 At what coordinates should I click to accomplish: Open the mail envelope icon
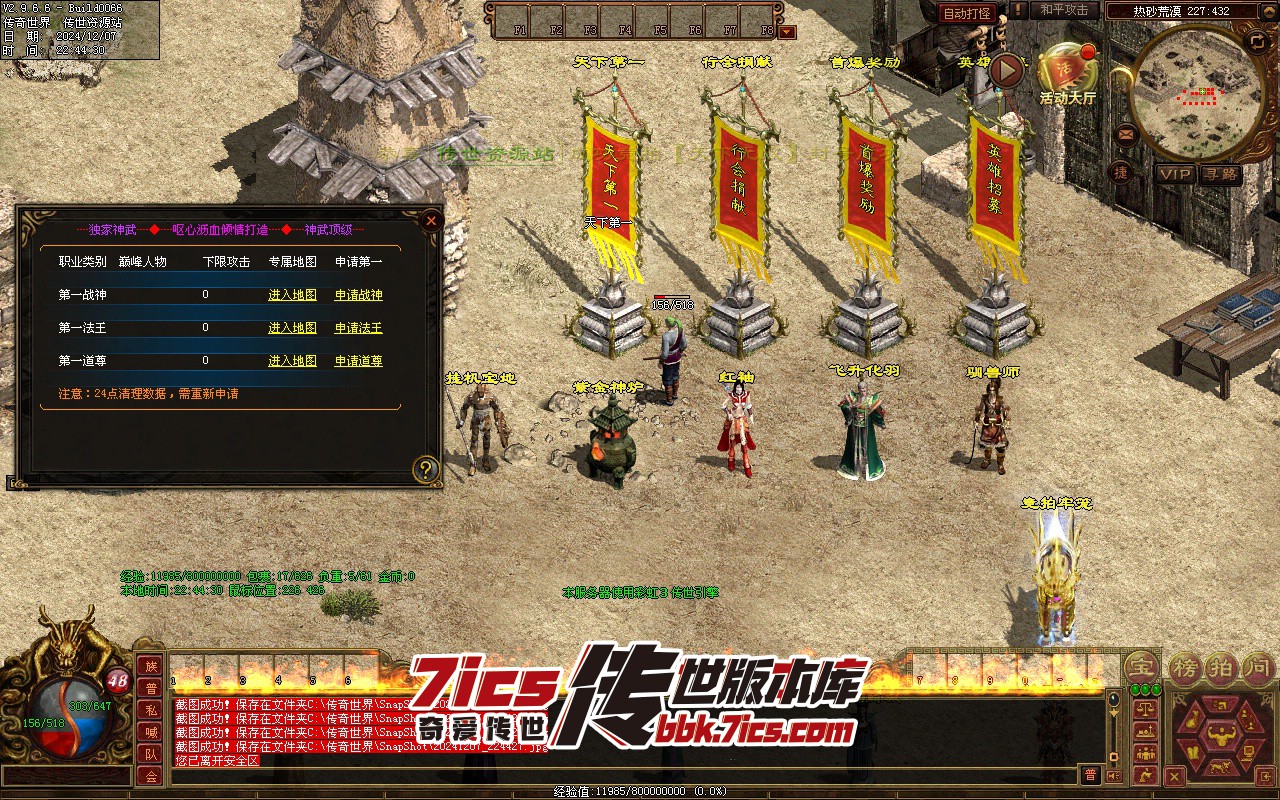(1126, 133)
